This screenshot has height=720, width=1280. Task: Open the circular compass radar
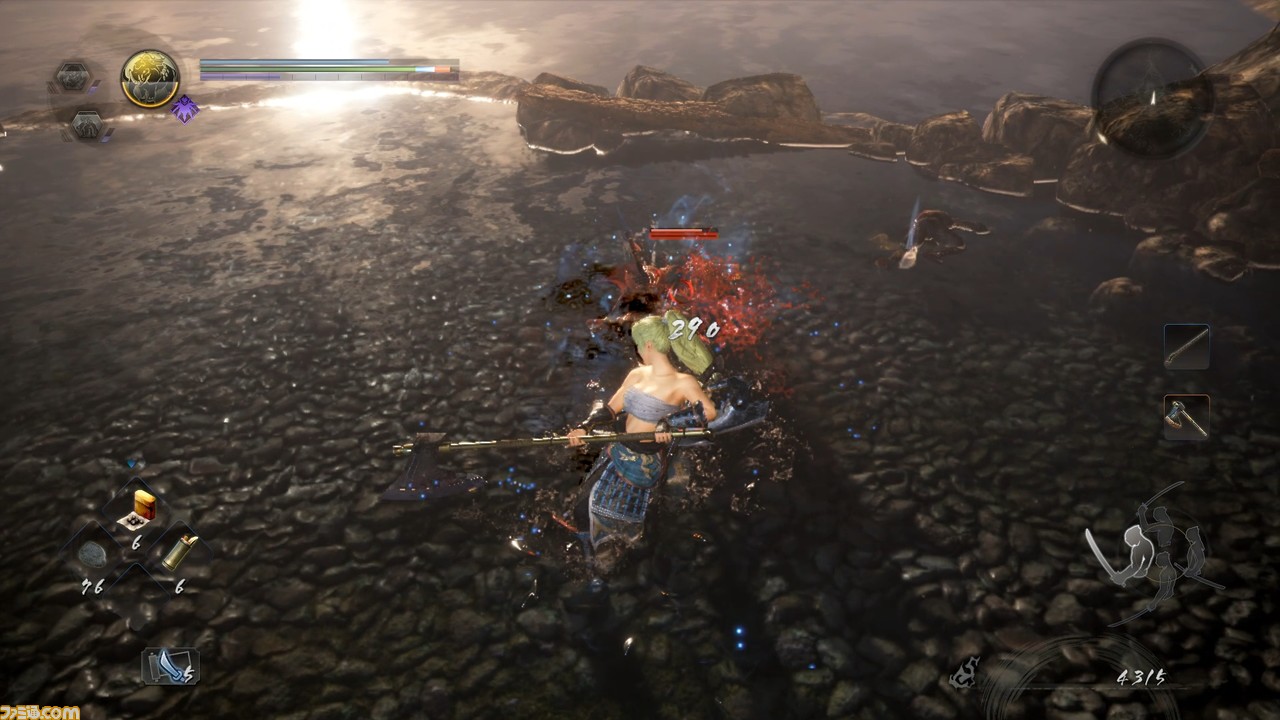[x=1152, y=98]
